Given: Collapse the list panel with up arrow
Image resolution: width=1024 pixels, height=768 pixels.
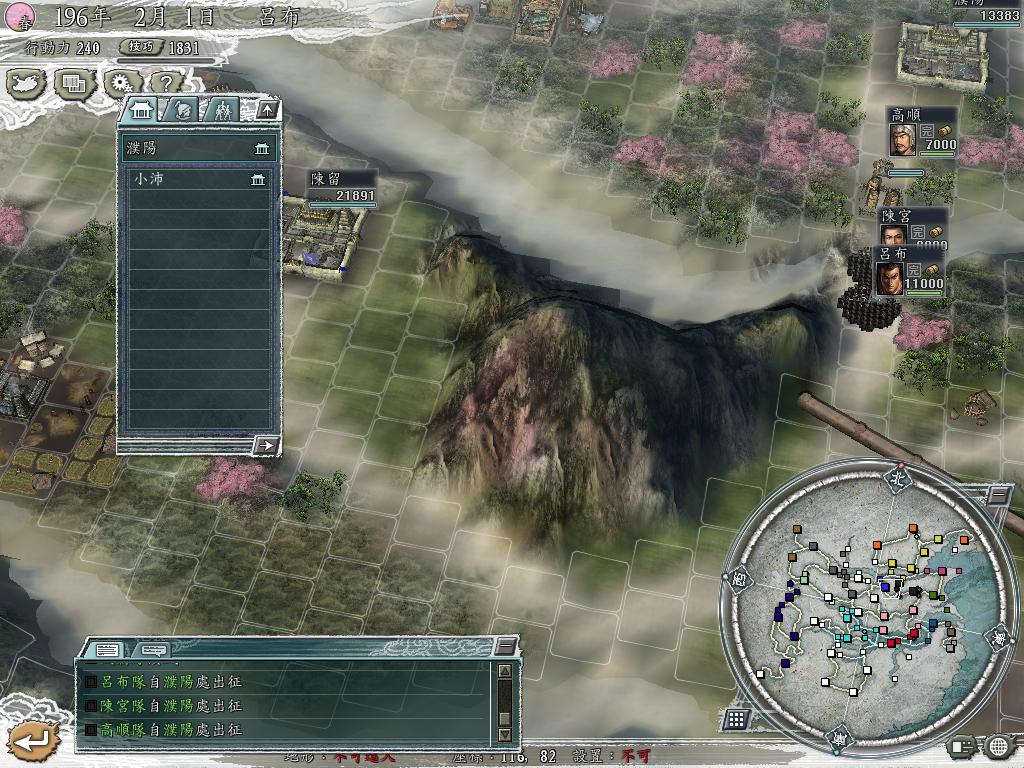Looking at the screenshot, I should click(268, 110).
